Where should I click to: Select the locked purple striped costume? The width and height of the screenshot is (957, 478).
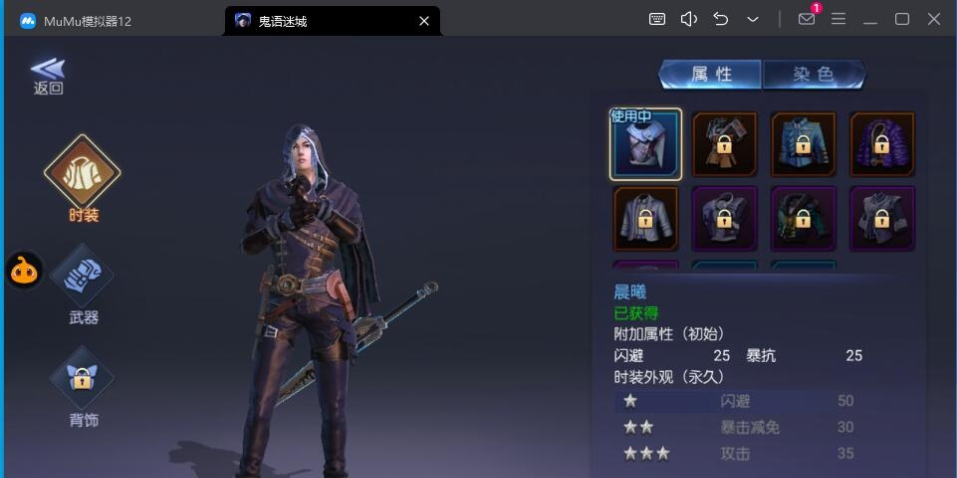[882, 144]
